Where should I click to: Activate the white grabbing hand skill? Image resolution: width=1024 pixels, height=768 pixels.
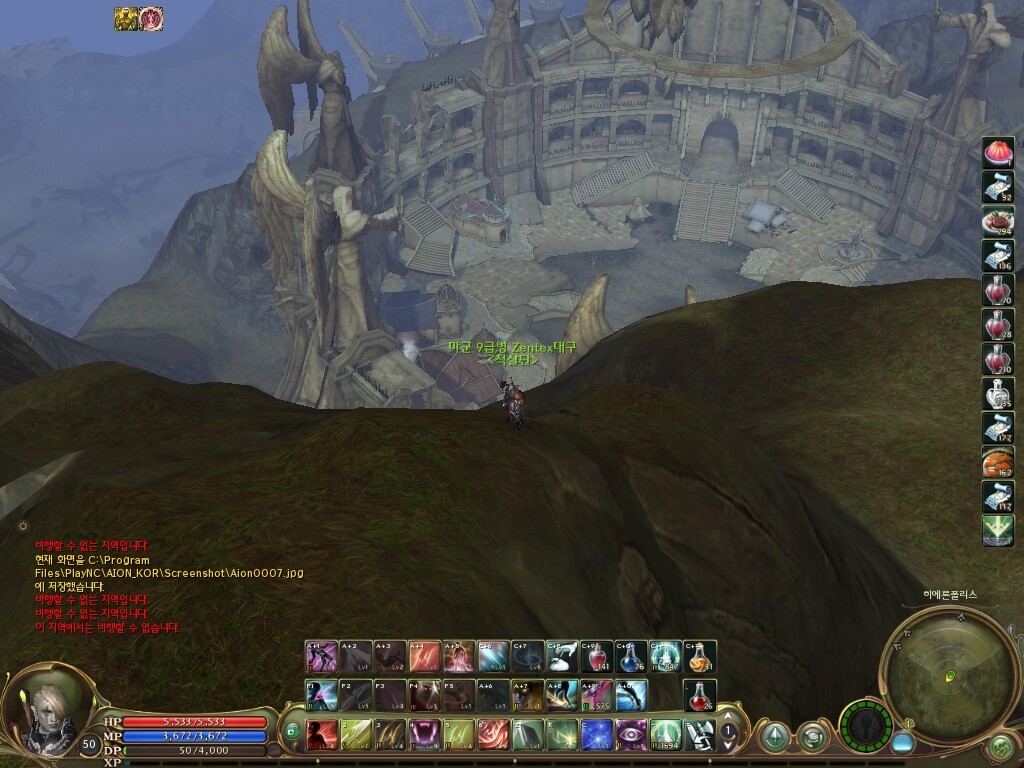click(562, 656)
